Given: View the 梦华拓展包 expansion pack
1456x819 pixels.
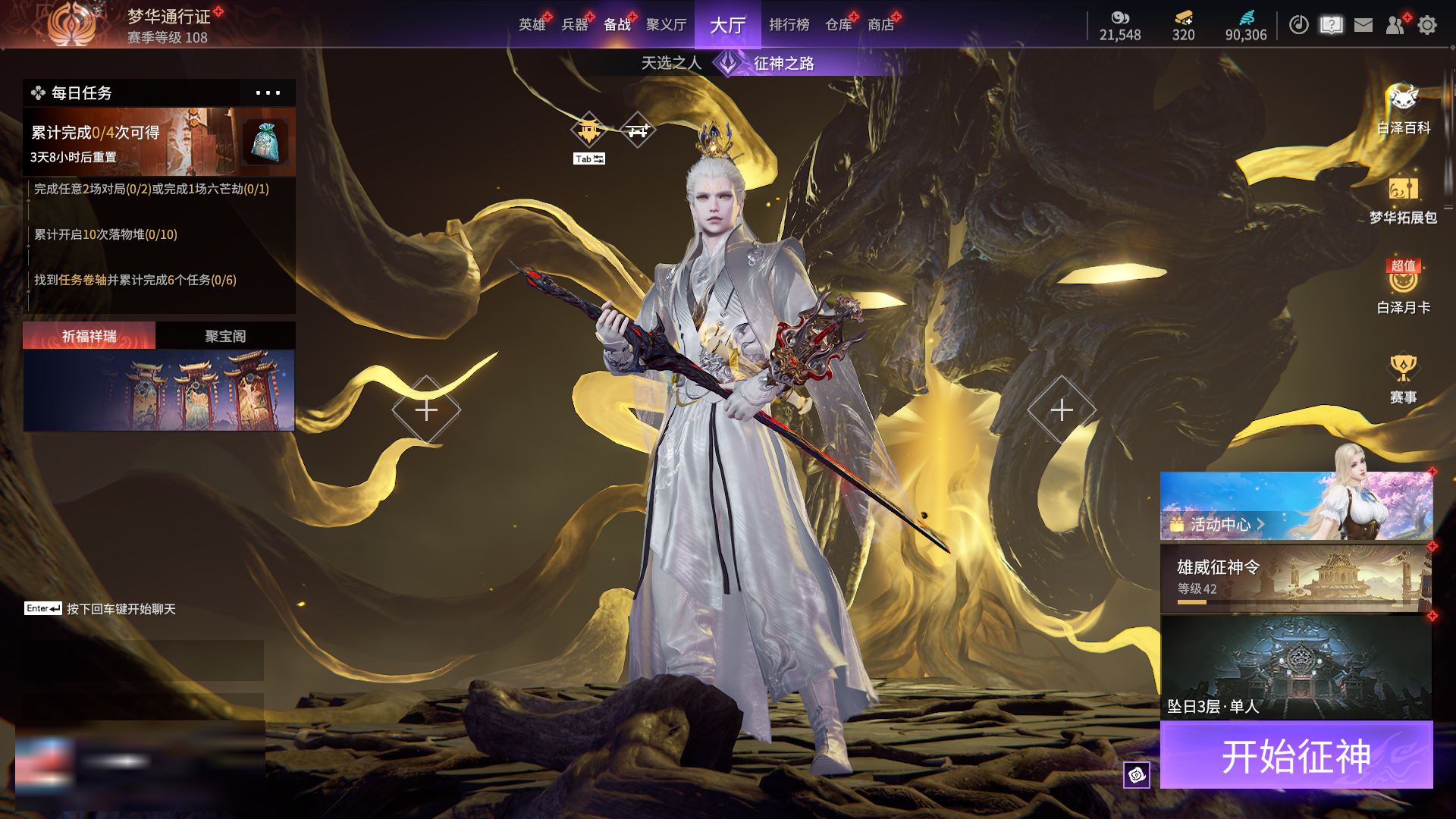Looking at the screenshot, I should click(x=1403, y=201).
